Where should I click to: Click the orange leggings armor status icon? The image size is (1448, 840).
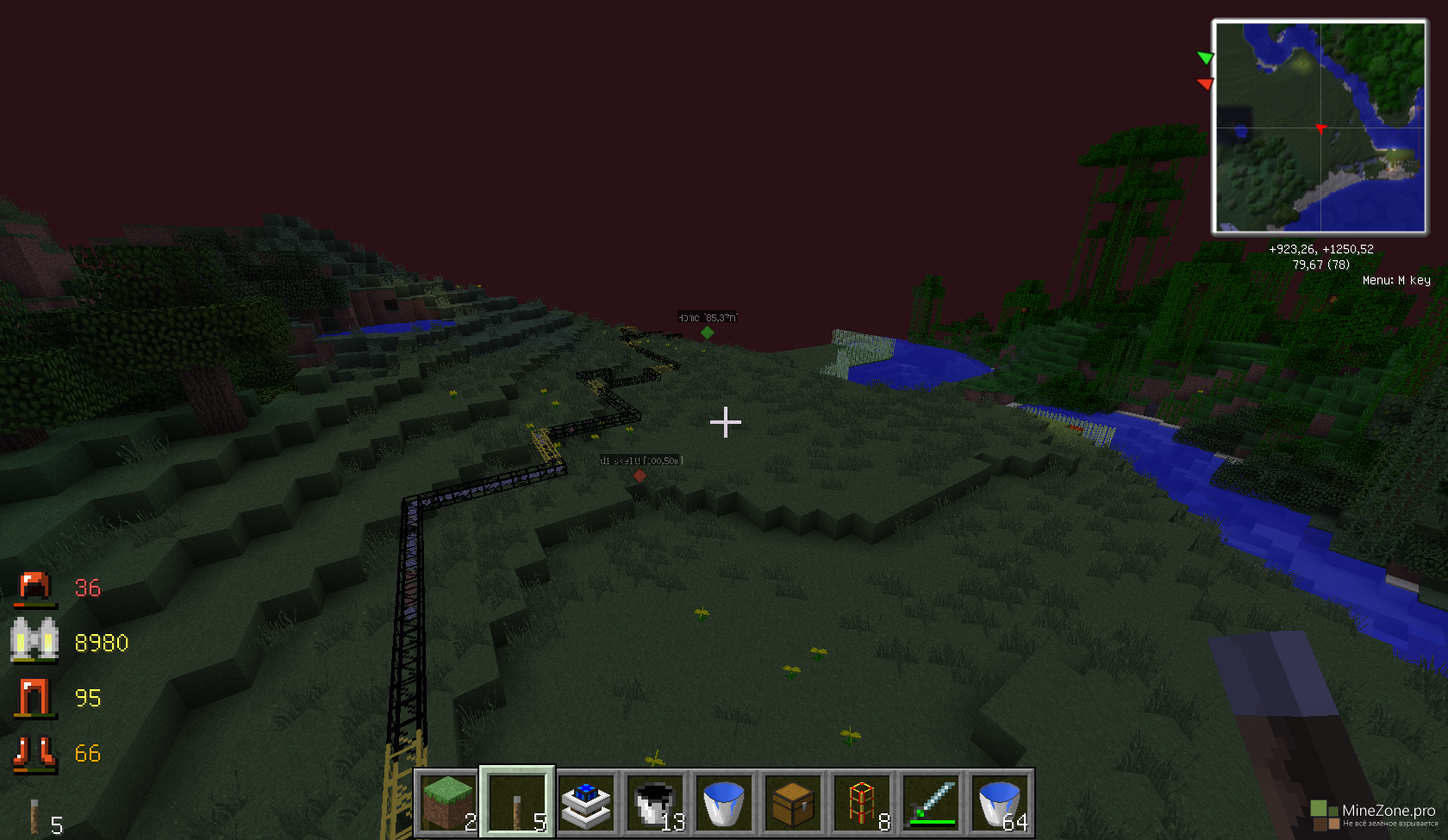coord(34,697)
